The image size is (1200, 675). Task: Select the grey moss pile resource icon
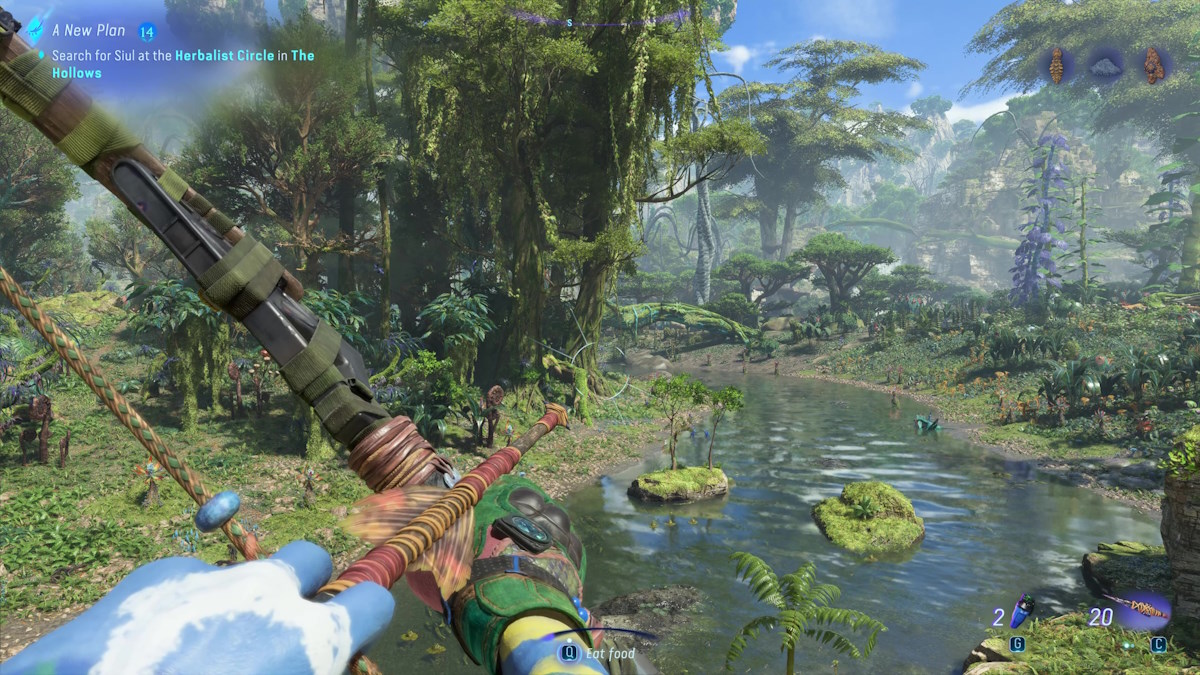coord(1106,67)
